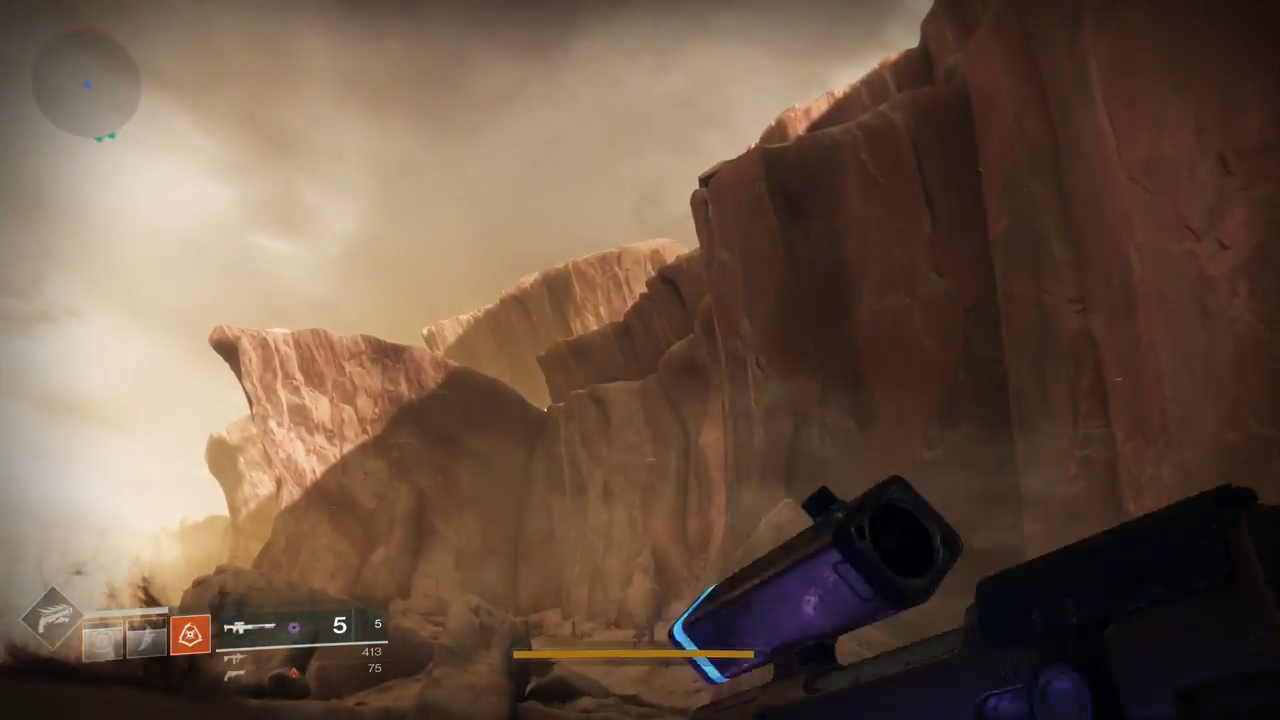Select the grenade ability icon
The width and height of the screenshot is (1280, 720).
pyautogui.click(x=102, y=638)
